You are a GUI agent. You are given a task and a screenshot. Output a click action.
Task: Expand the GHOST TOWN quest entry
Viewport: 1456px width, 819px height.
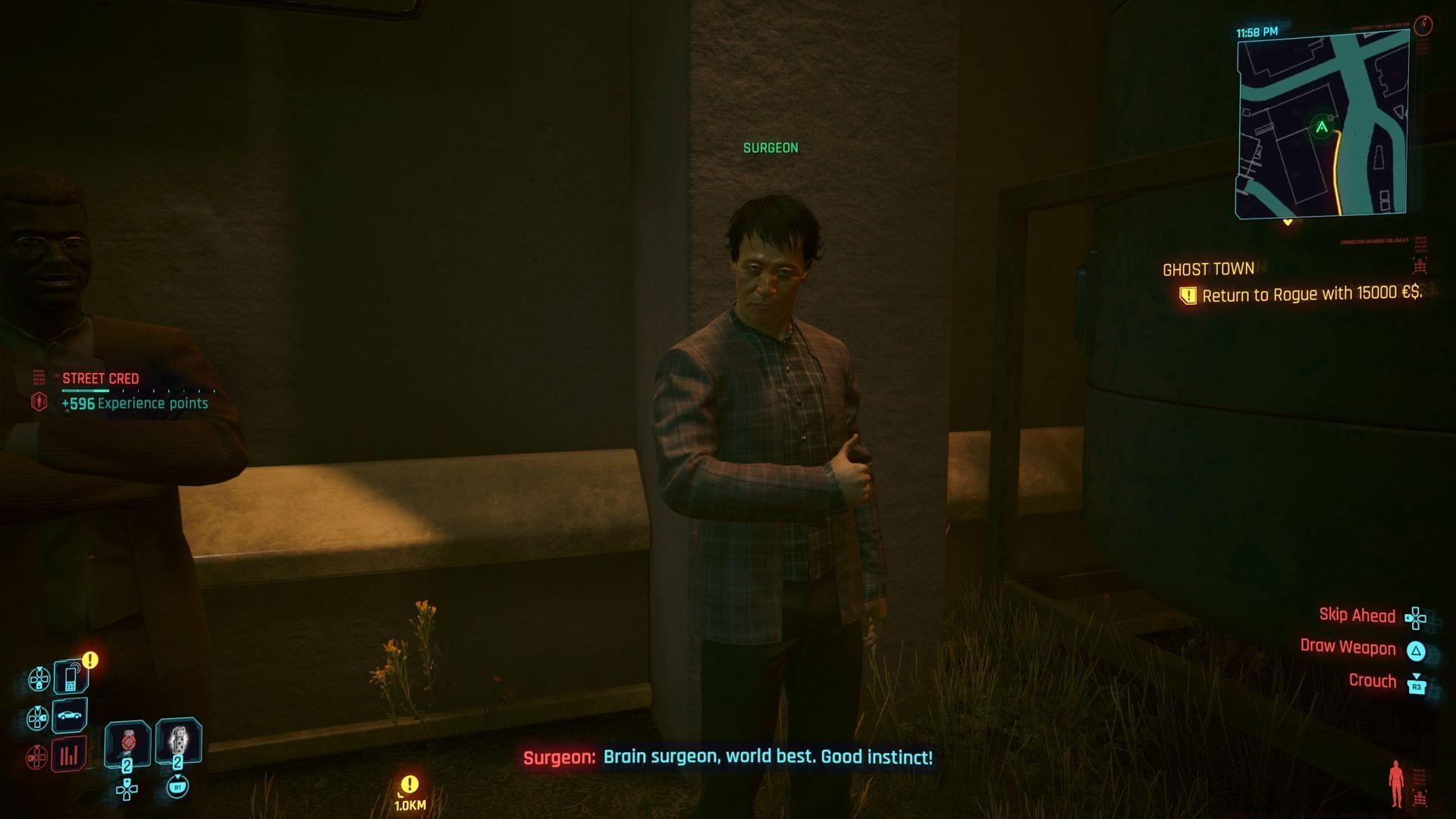click(1210, 268)
